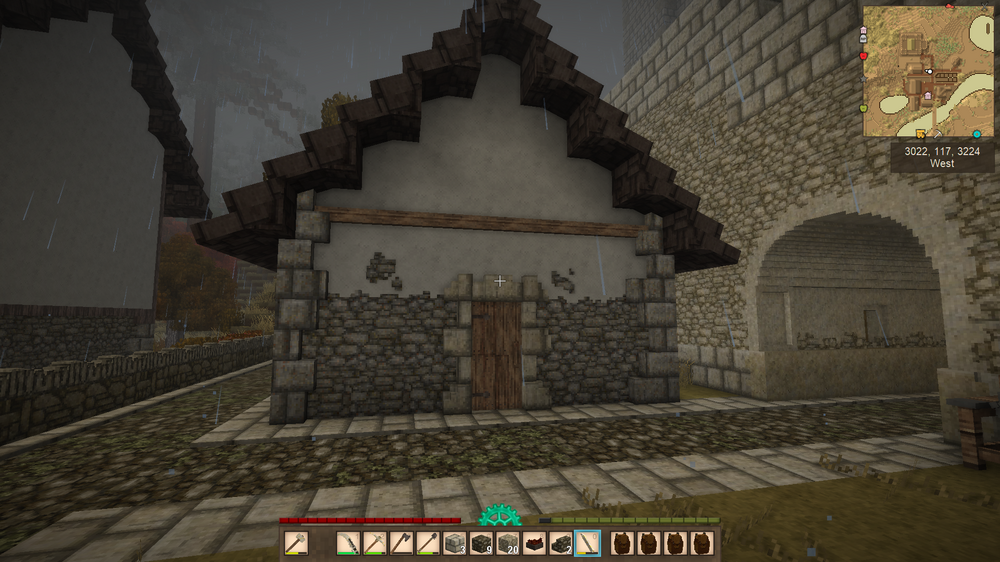
Task: Select the red apple waypoint marker
Action: 864,56
